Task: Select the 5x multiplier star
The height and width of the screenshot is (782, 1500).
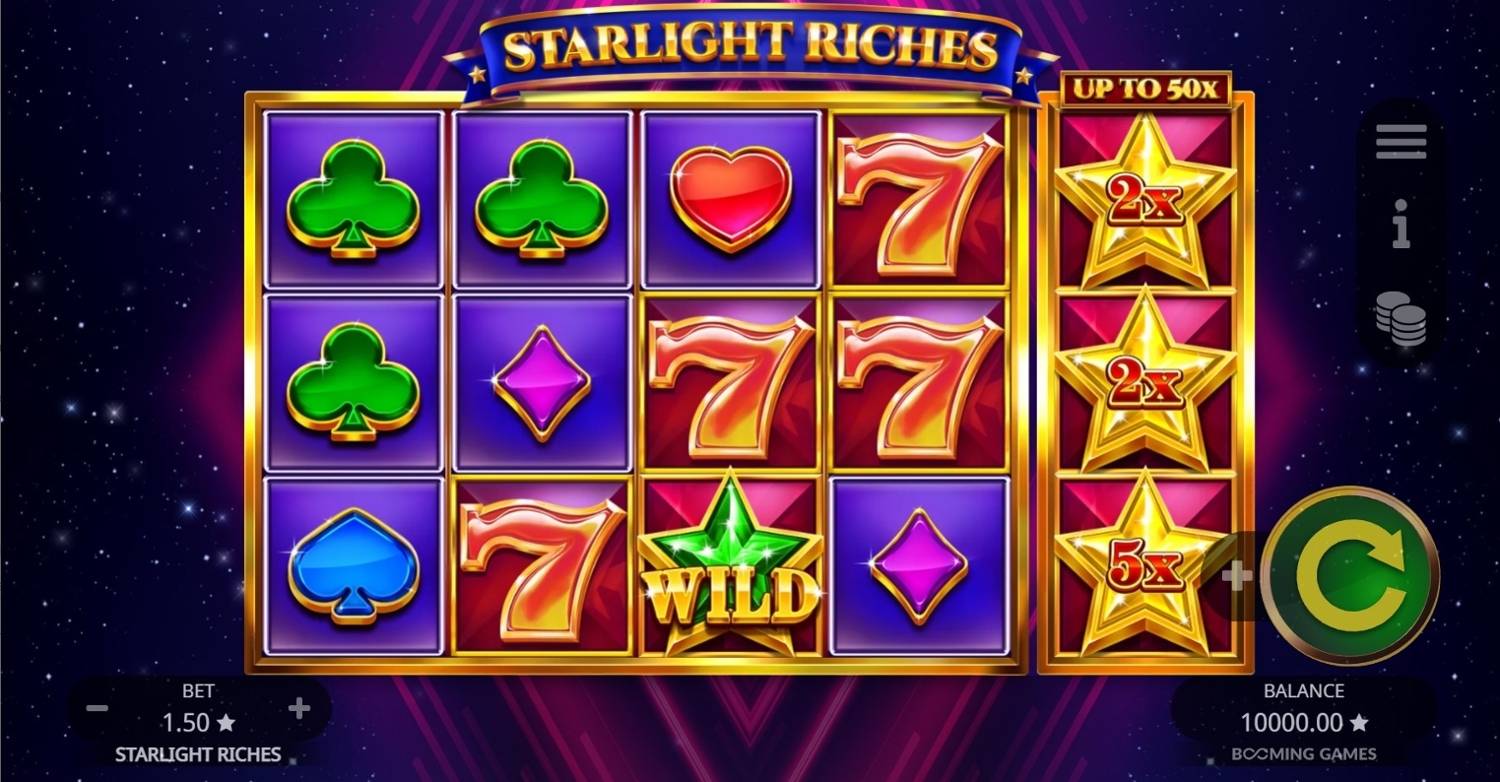Action: (x=1145, y=558)
